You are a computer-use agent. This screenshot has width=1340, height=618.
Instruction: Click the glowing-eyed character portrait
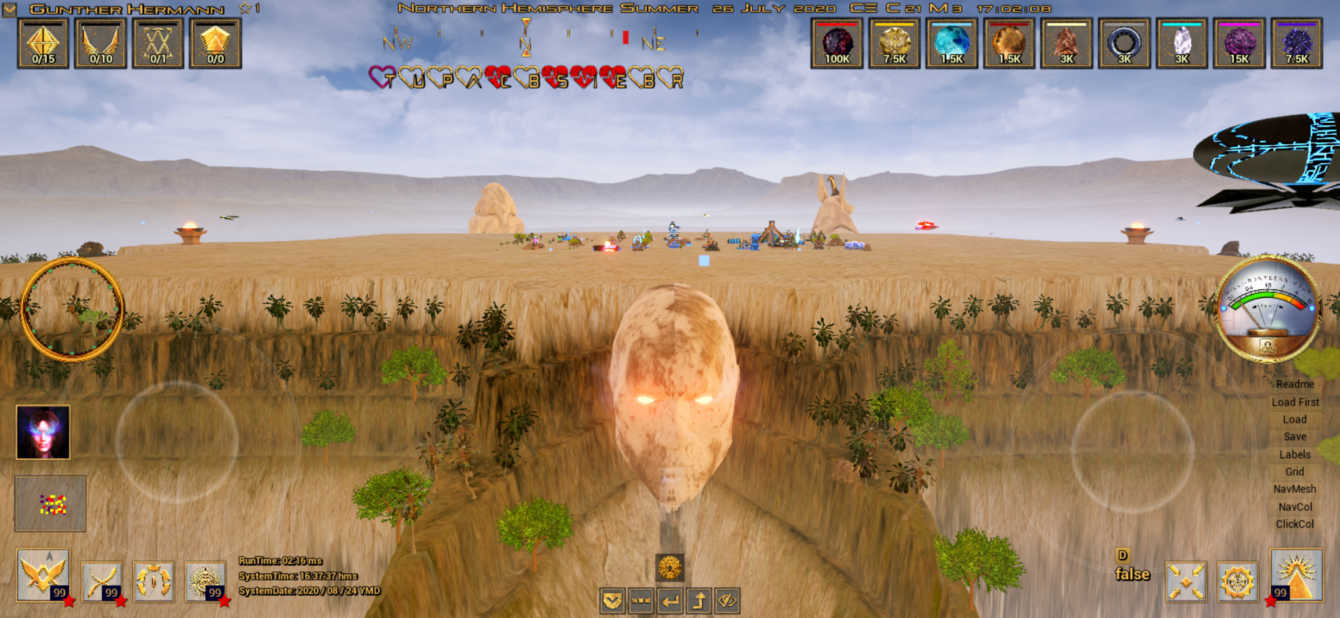pyautogui.click(x=43, y=432)
